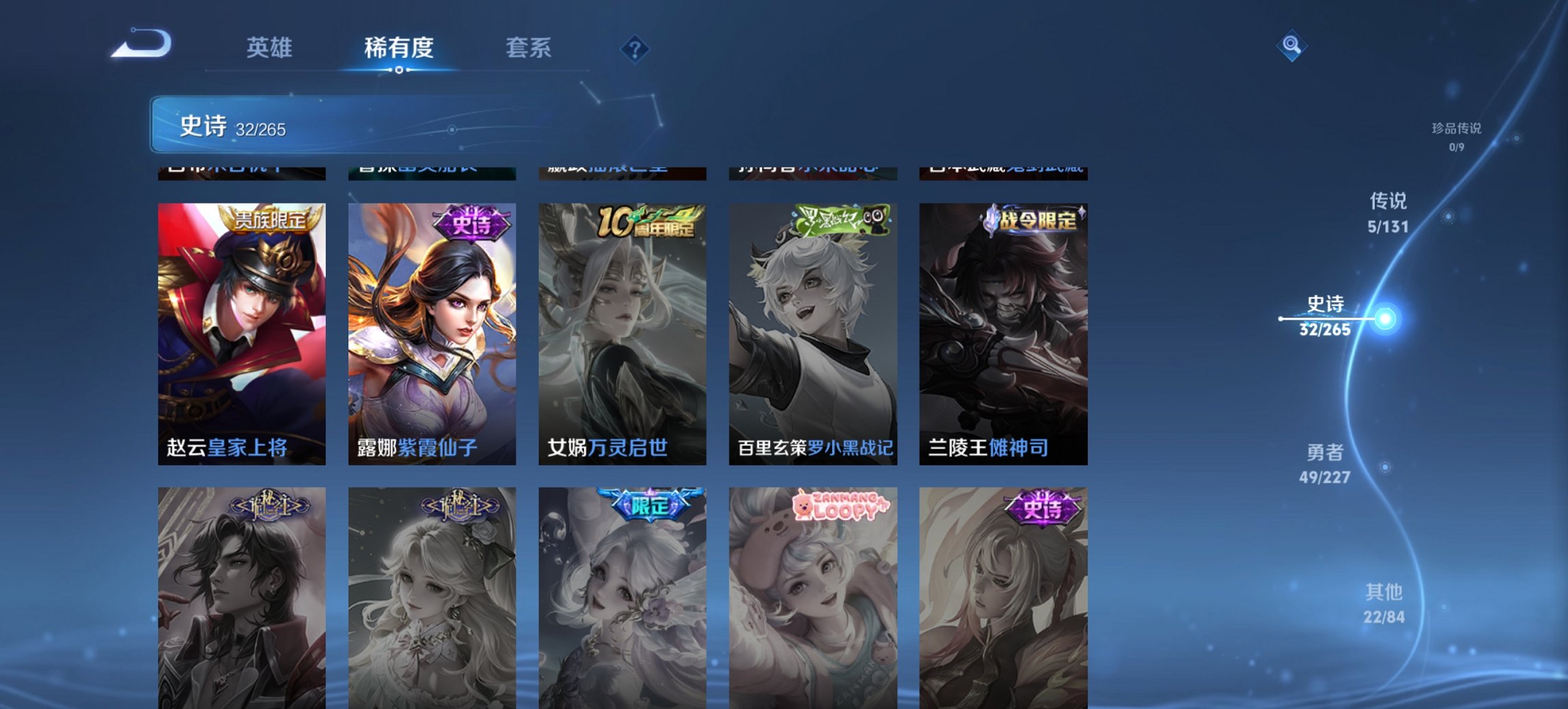The height and width of the screenshot is (709, 1568).
Task: Switch to the 英雄 tab
Action: coord(269,48)
